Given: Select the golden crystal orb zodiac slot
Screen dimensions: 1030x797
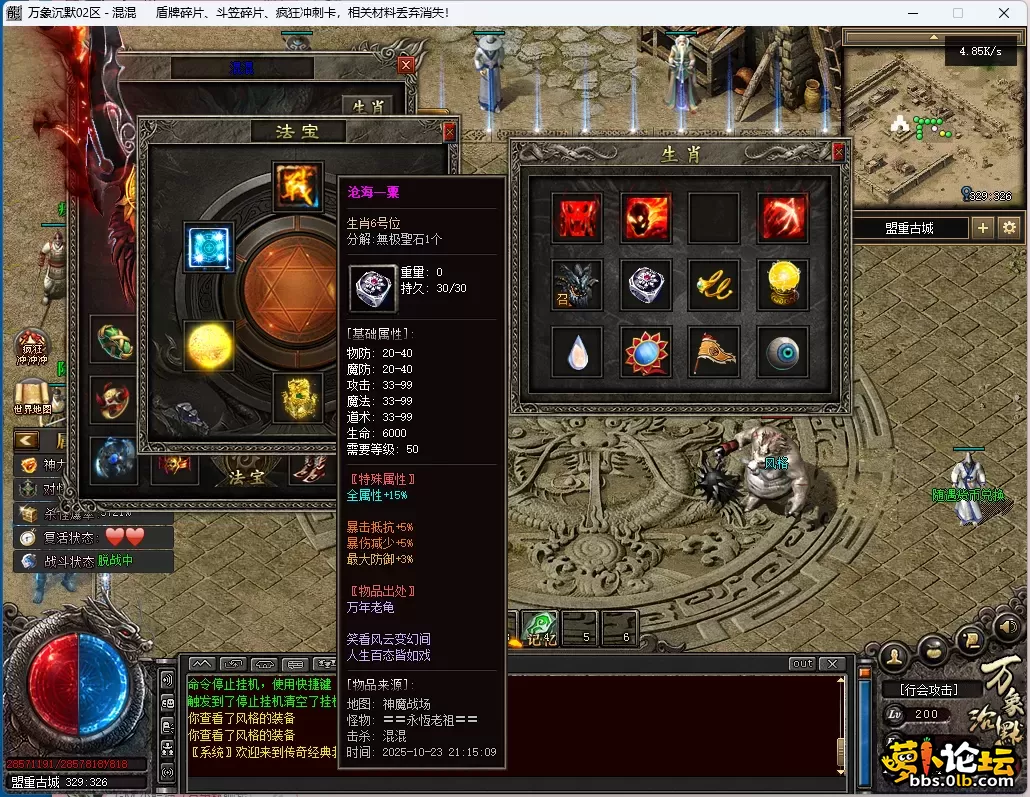Looking at the screenshot, I should [x=781, y=285].
